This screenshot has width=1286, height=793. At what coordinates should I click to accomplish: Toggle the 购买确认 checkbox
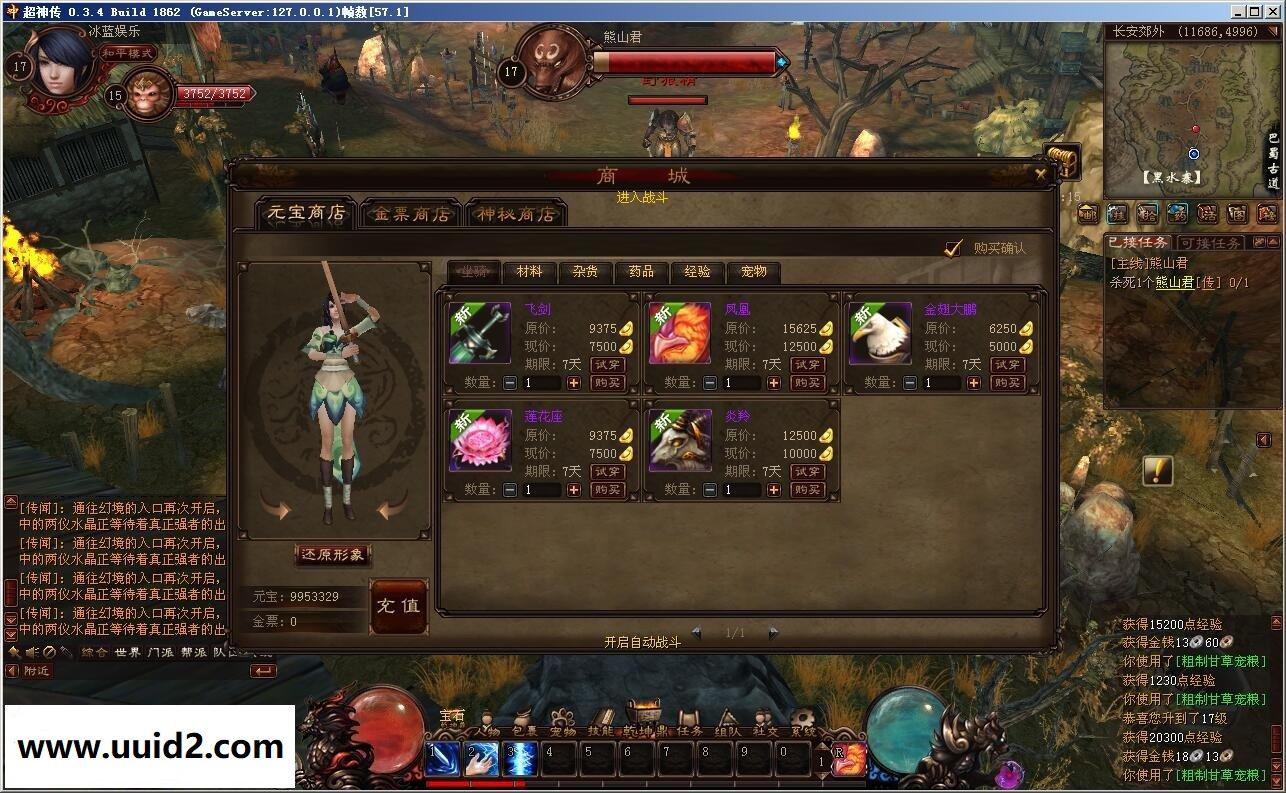pyautogui.click(x=954, y=248)
